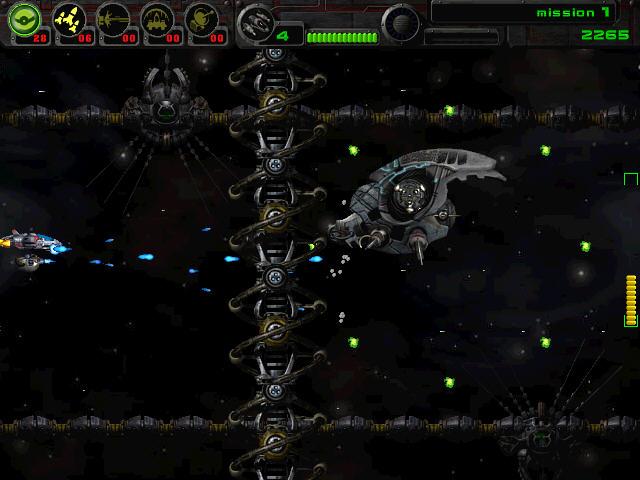Viewport: 640px width, 480px height.
Task: Click the round dial in the top panel
Action: coord(401,20)
